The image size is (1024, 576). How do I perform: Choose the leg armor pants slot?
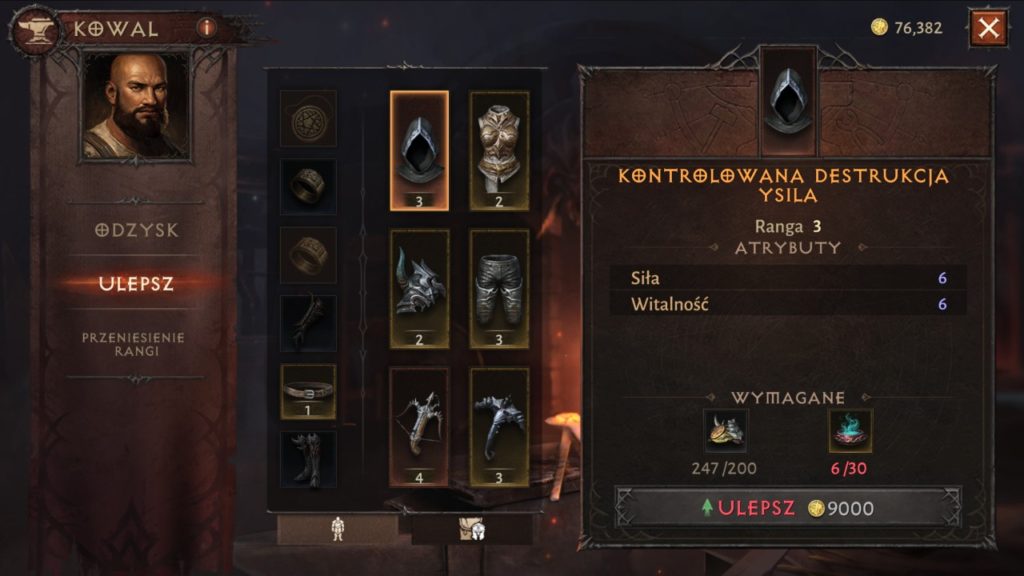[x=499, y=288]
